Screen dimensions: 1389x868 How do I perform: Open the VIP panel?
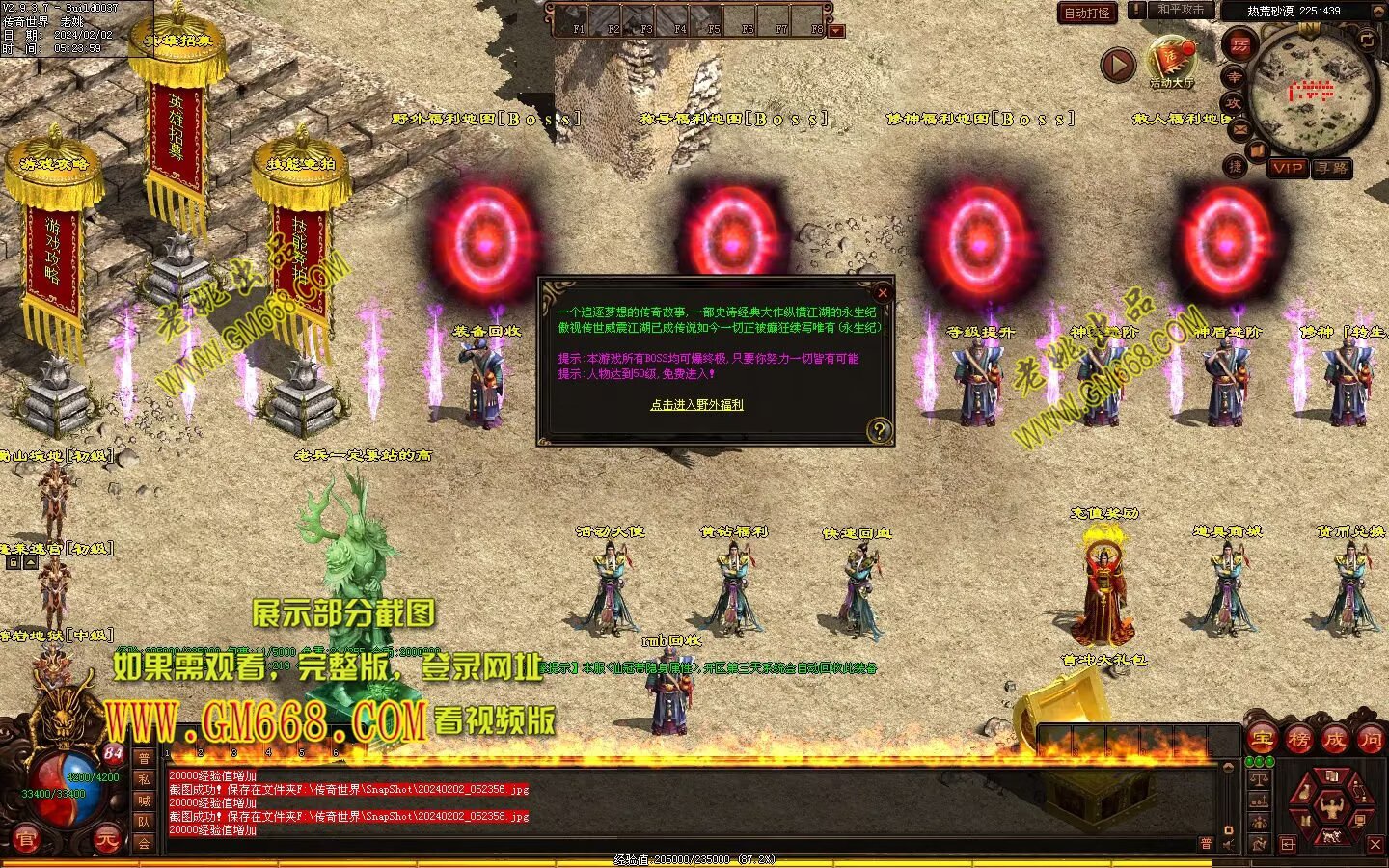(1288, 168)
